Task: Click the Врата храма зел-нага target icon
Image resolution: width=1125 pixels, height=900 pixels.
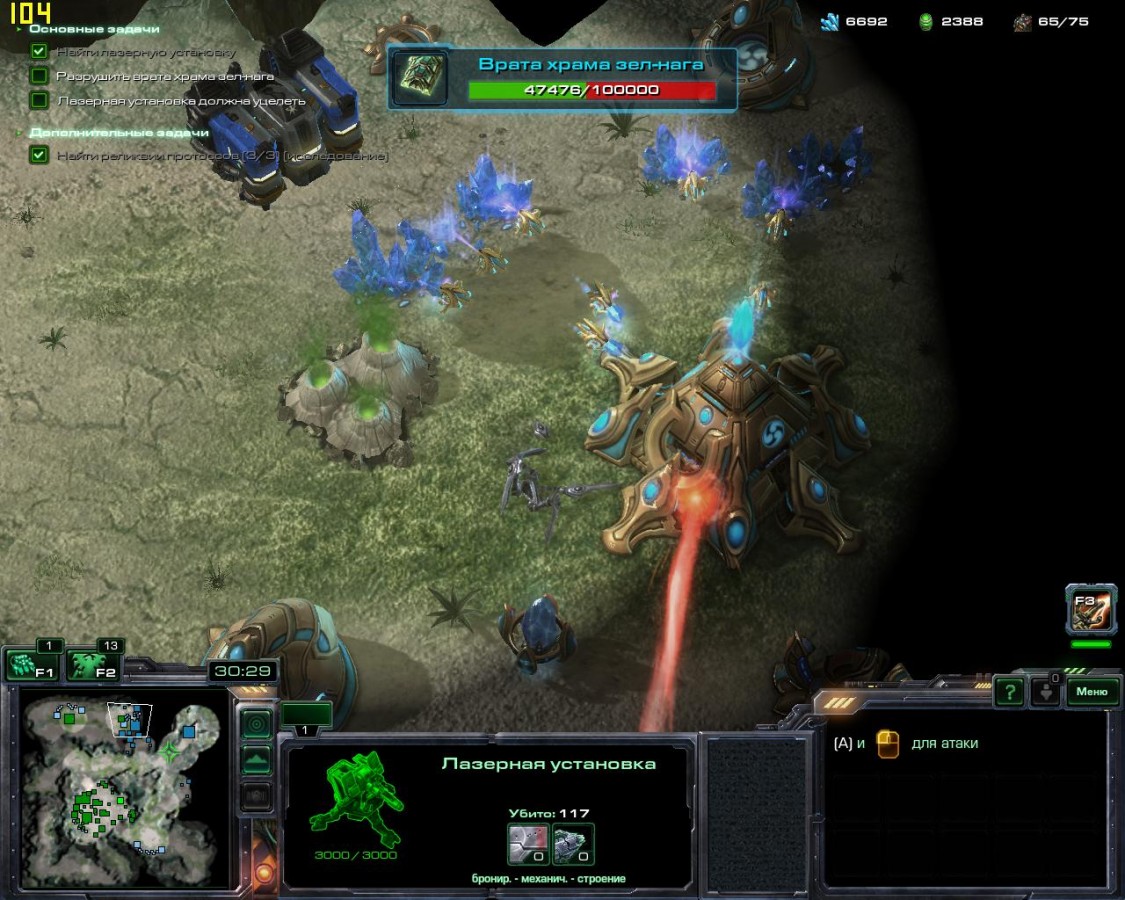Action: click(x=419, y=77)
